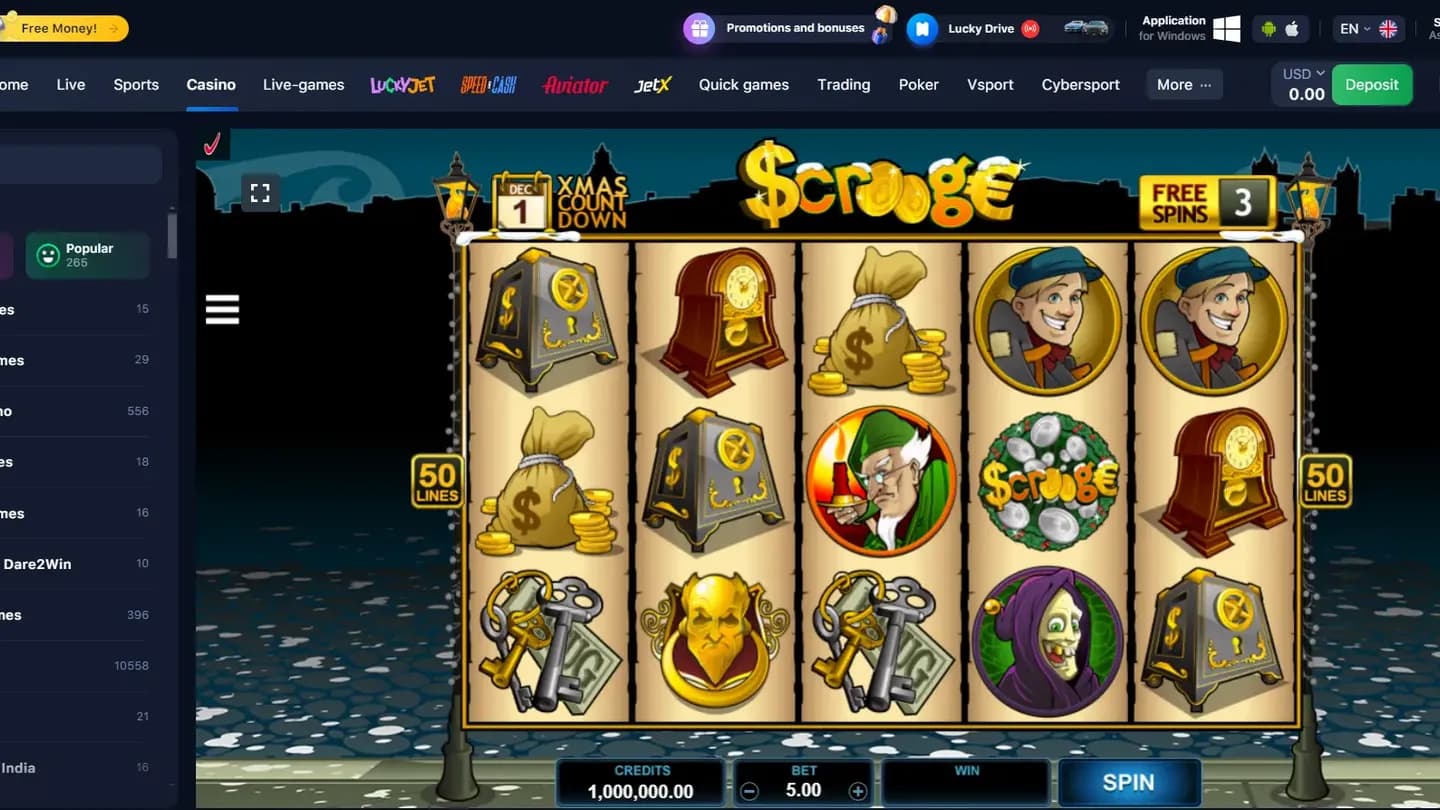Open the EN language dropdown
The image size is (1440, 810).
click(1354, 28)
